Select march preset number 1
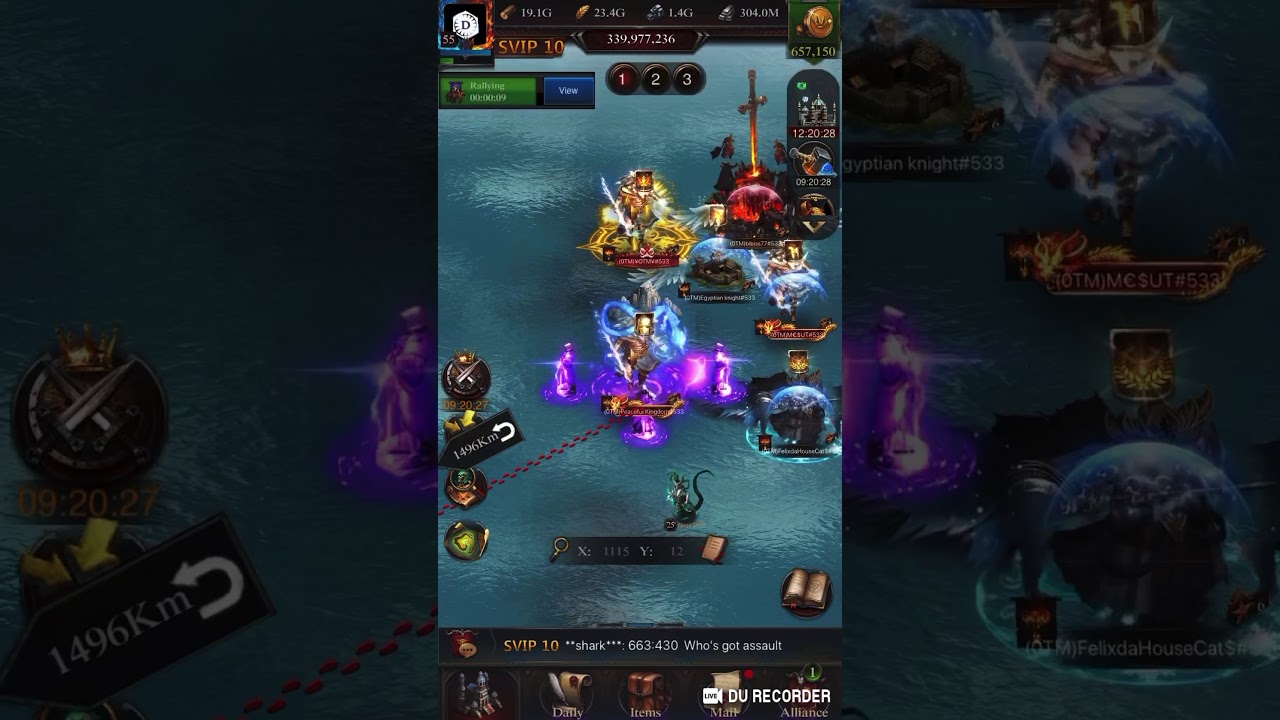 point(622,80)
